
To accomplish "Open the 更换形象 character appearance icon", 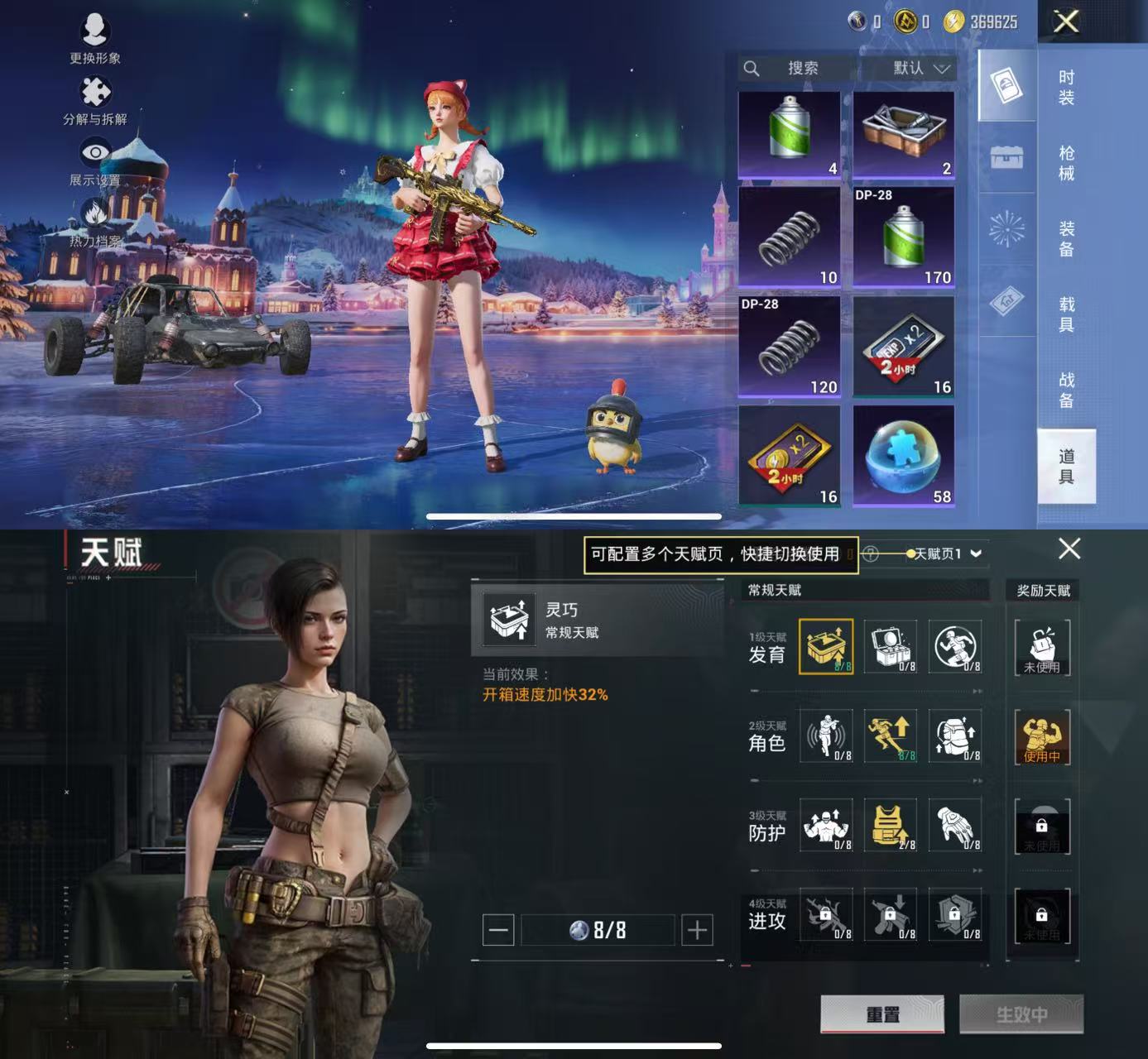I will pyautogui.click(x=95, y=31).
